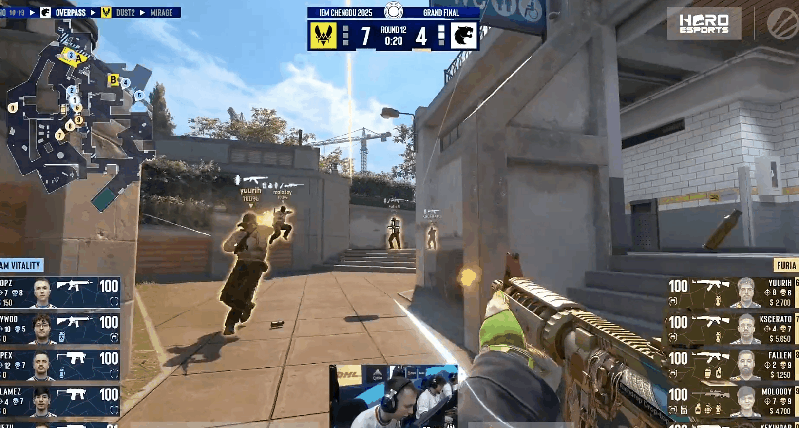Click the Hero Esports logo
The height and width of the screenshot is (428, 799).
(x=704, y=24)
